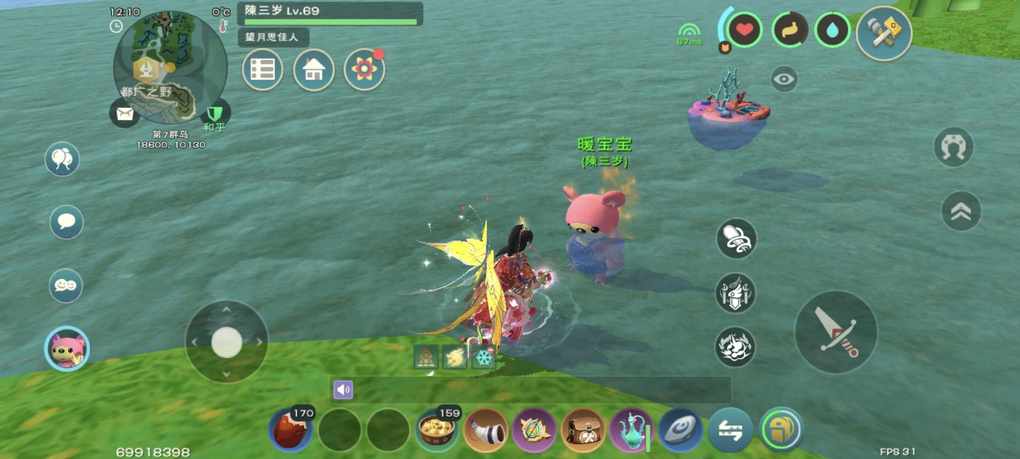Use the roasted meat item with 170

coord(291,431)
